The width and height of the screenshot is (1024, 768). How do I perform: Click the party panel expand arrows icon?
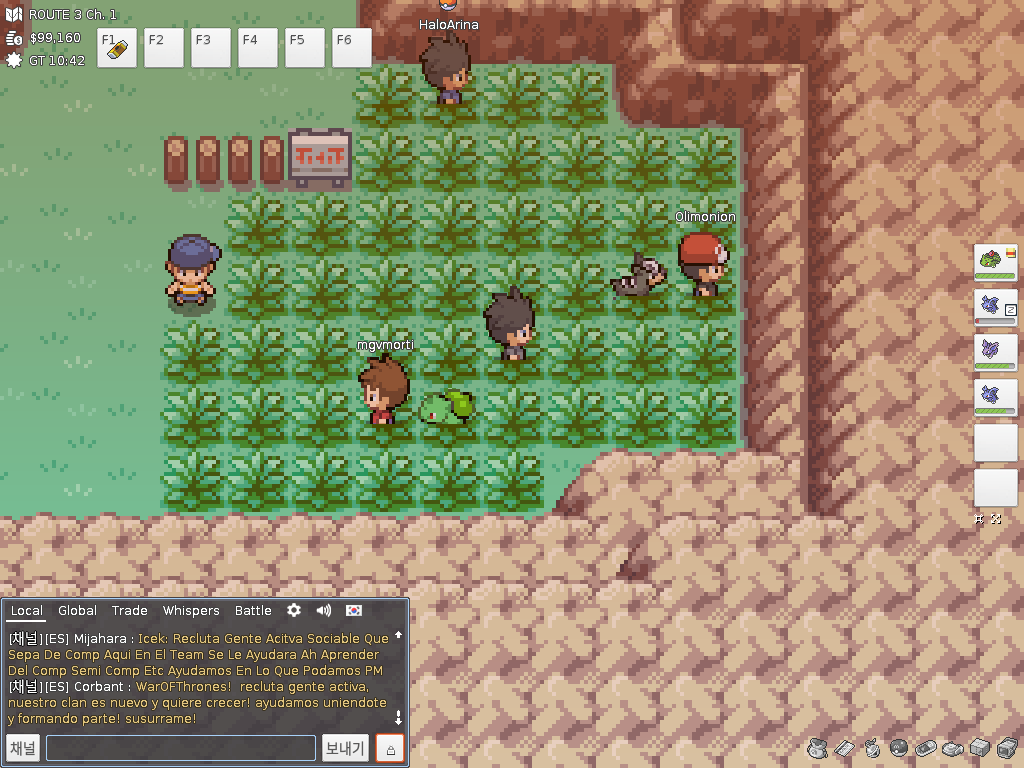pos(996,519)
